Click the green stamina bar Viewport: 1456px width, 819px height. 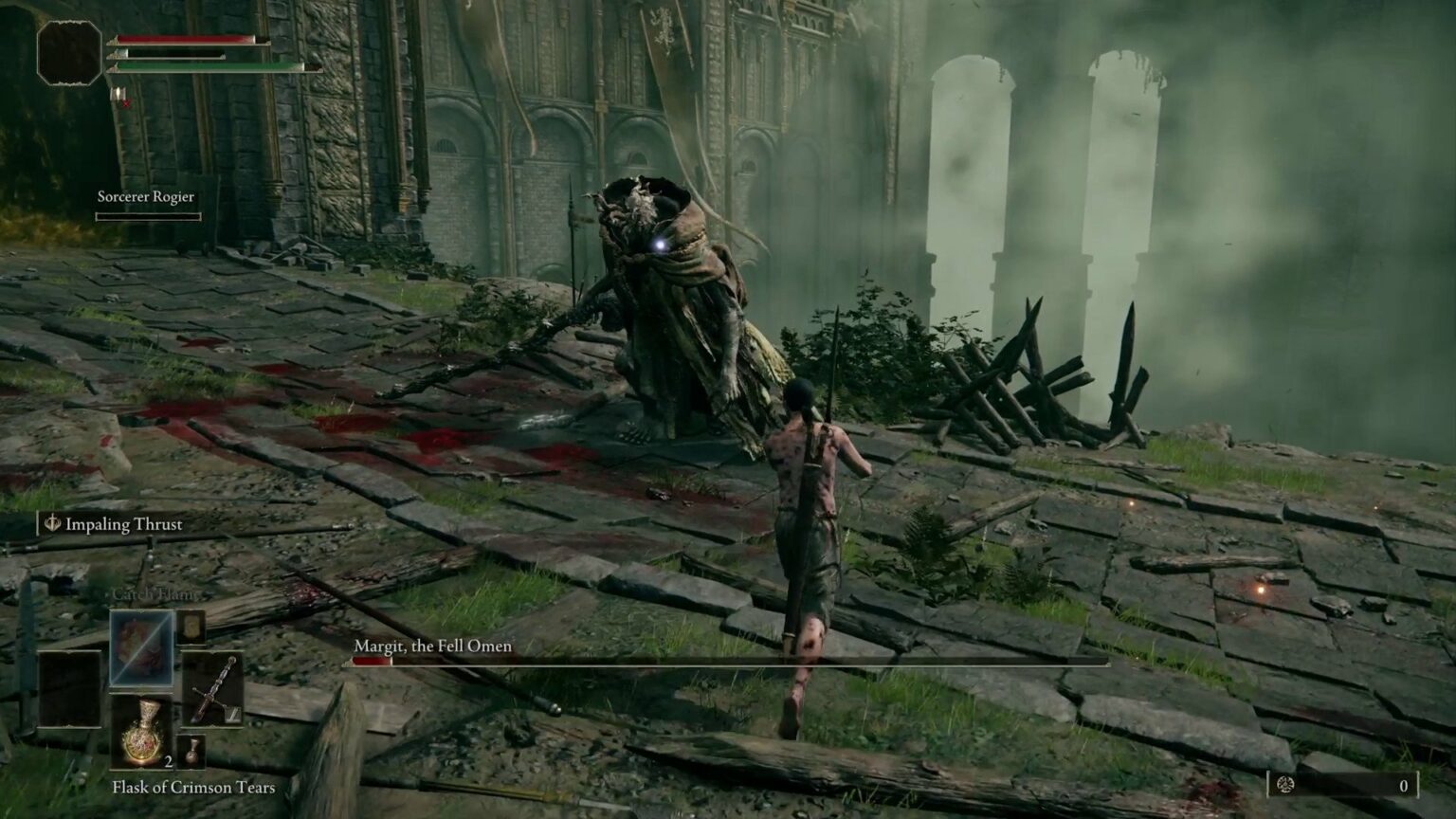tap(202, 67)
